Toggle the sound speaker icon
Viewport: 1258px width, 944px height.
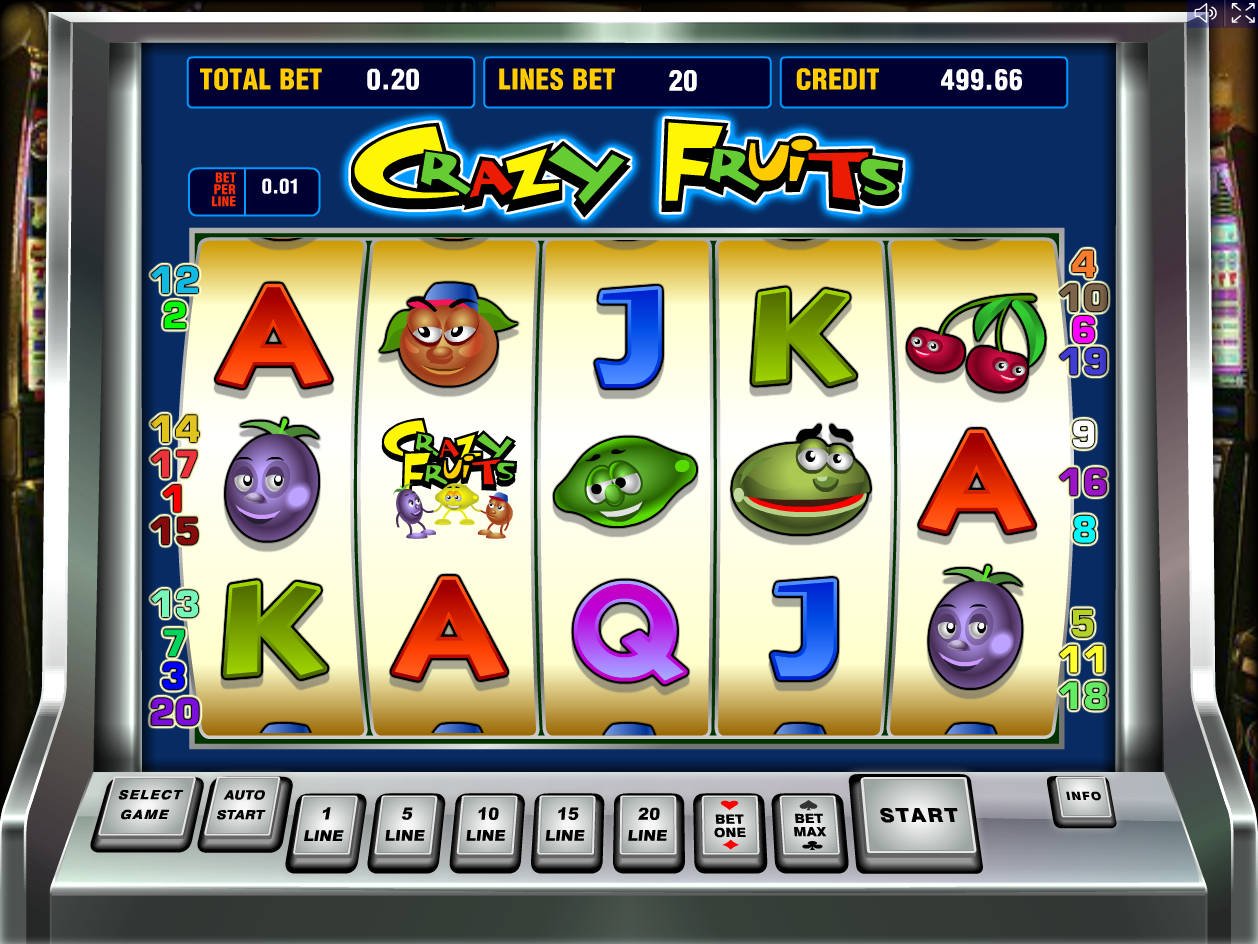pyautogui.click(x=1205, y=13)
